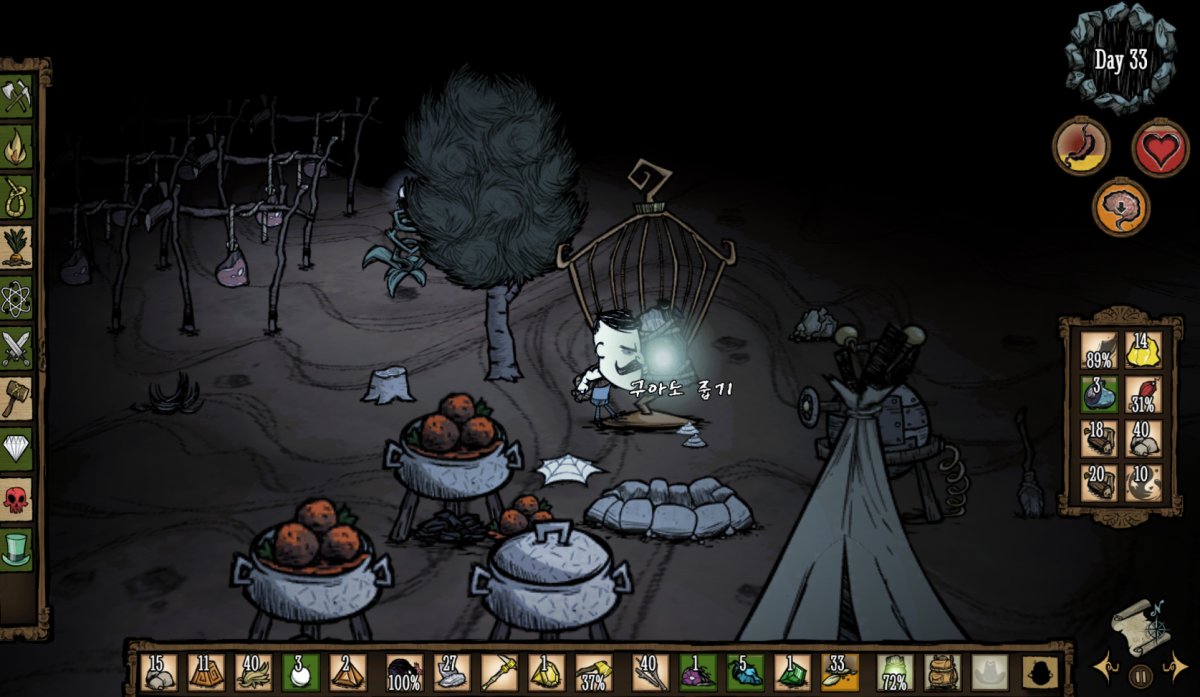Viewport: 1200px width, 697px height.
Task: Open the Survival rope-trap crafting tab
Action: (17, 197)
